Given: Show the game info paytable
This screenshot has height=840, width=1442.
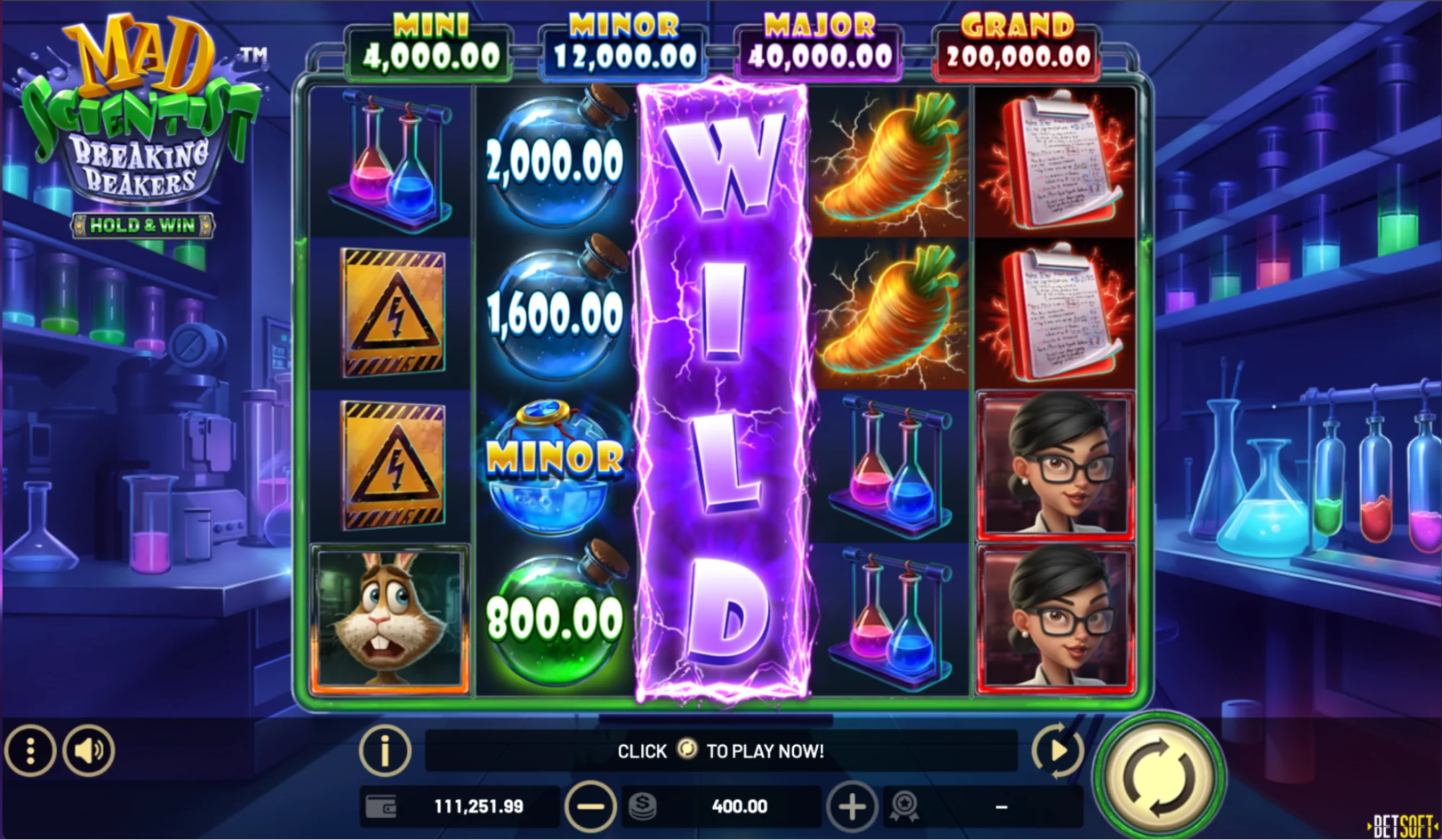Looking at the screenshot, I should (x=384, y=751).
